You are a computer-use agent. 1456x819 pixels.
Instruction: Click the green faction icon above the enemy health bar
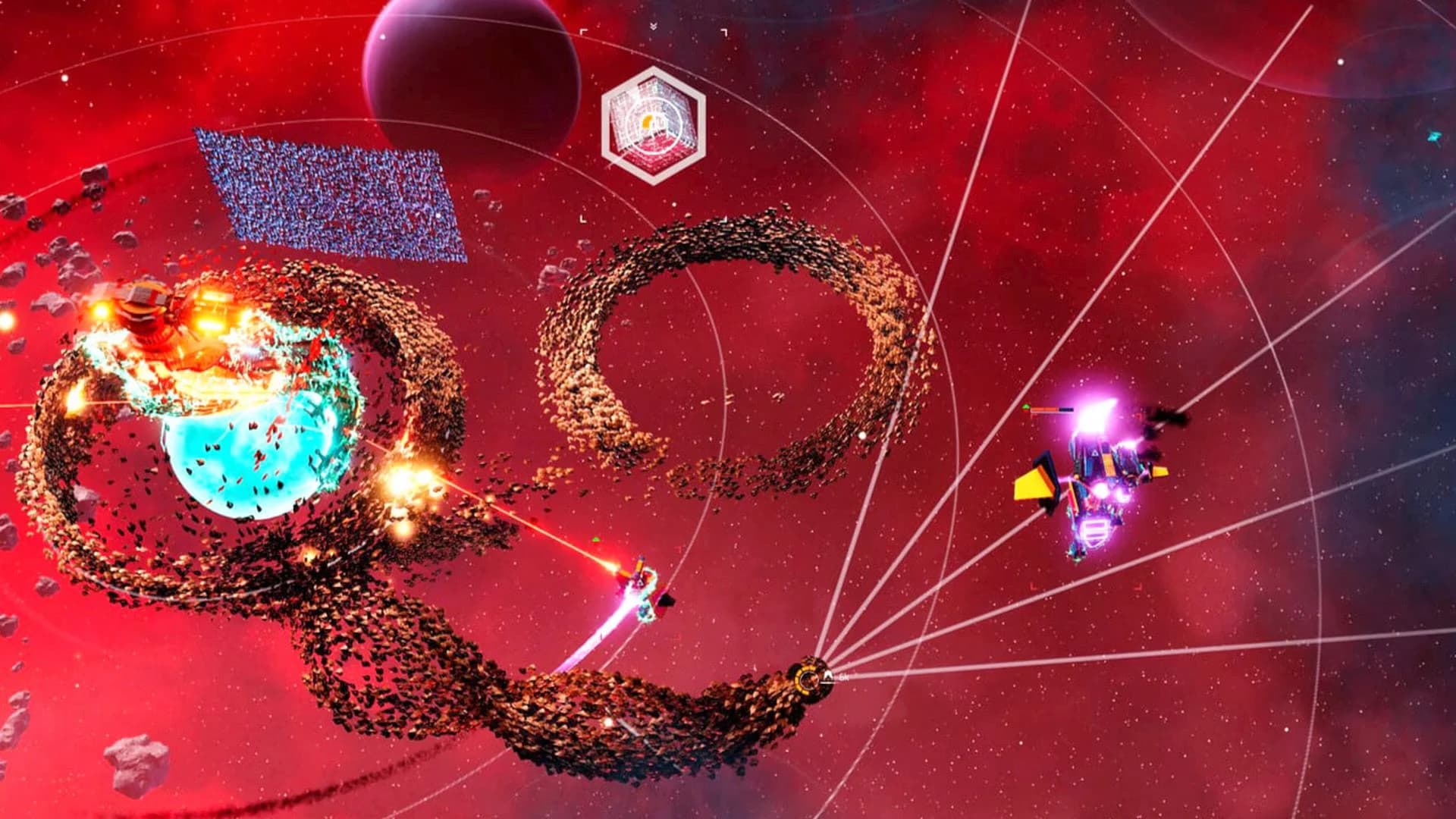click(1026, 406)
